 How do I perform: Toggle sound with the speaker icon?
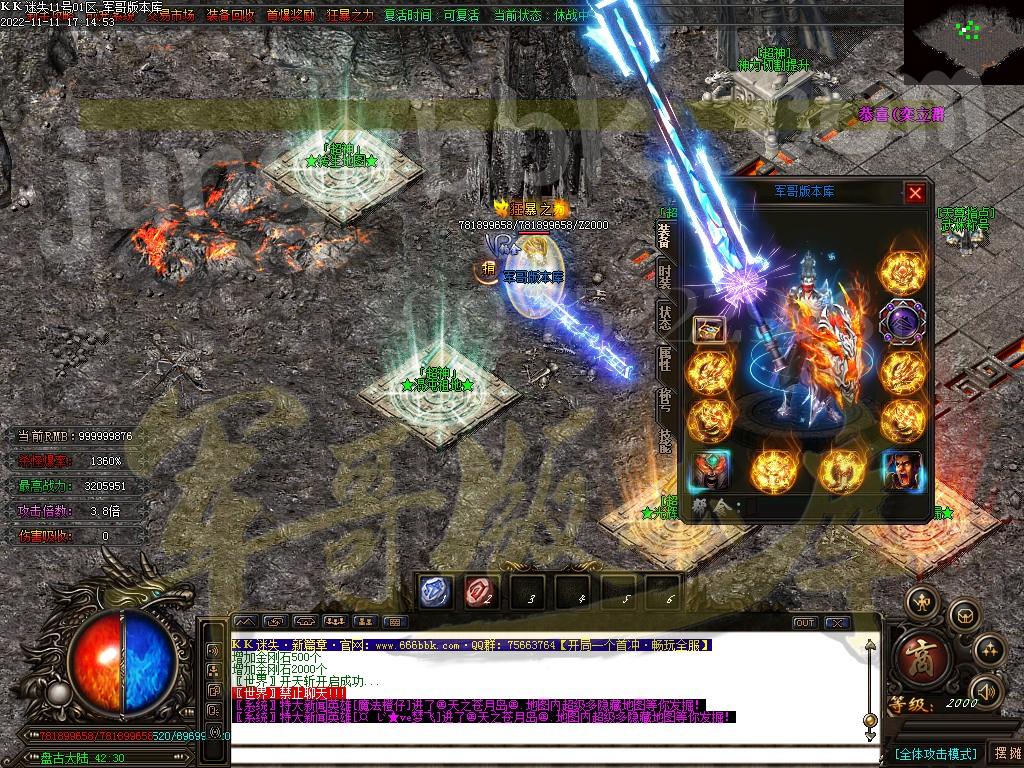(x=986, y=690)
